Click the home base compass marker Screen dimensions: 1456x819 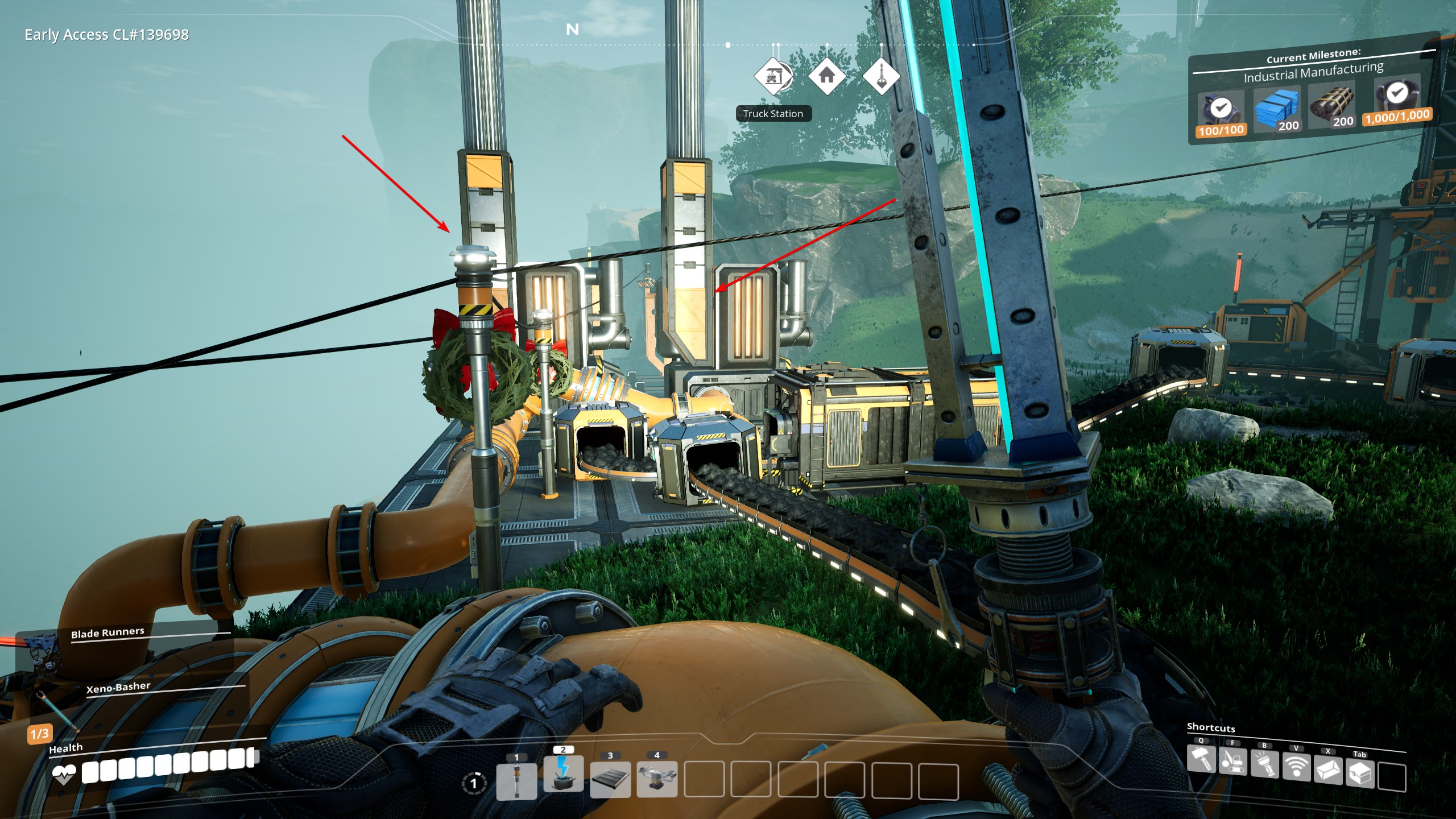(x=827, y=75)
